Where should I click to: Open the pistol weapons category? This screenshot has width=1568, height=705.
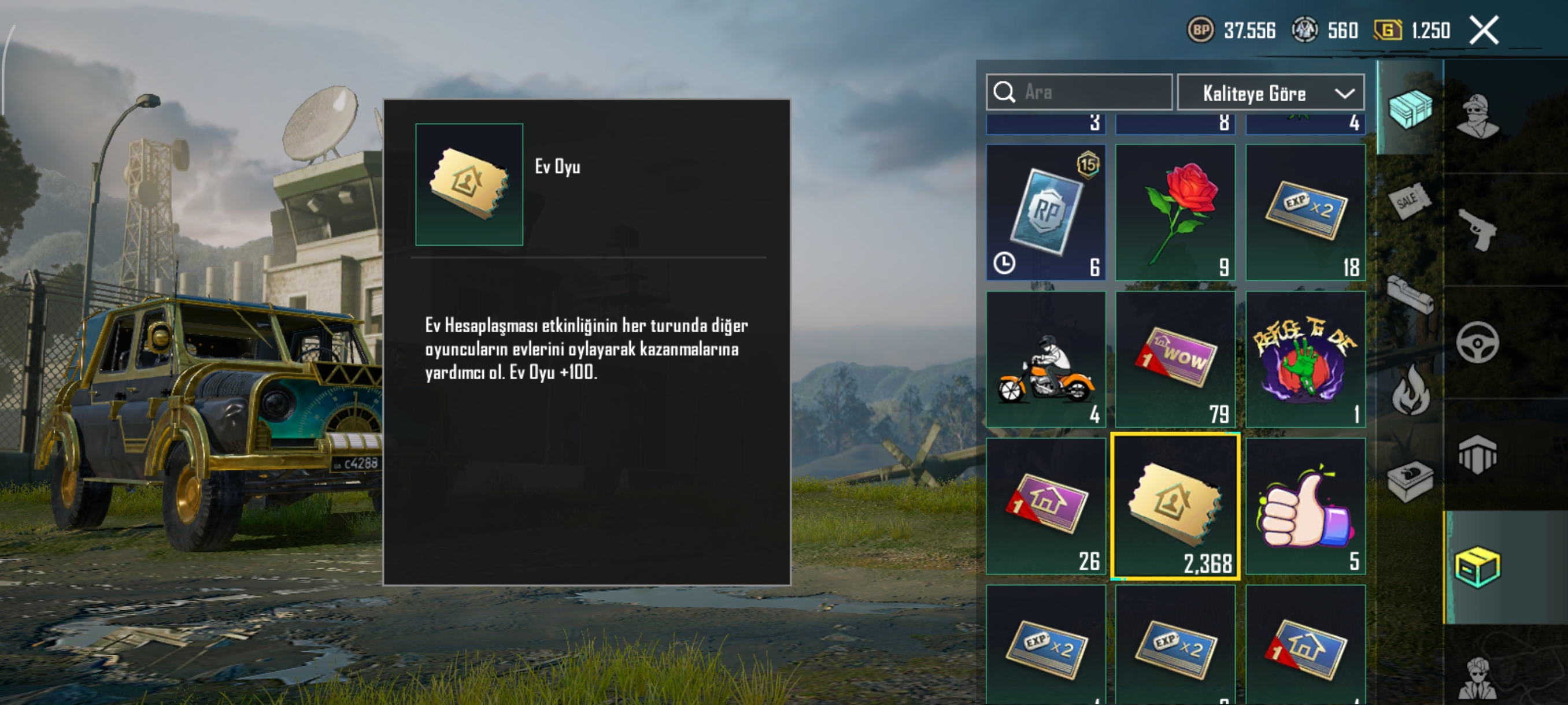click(1478, 229)
